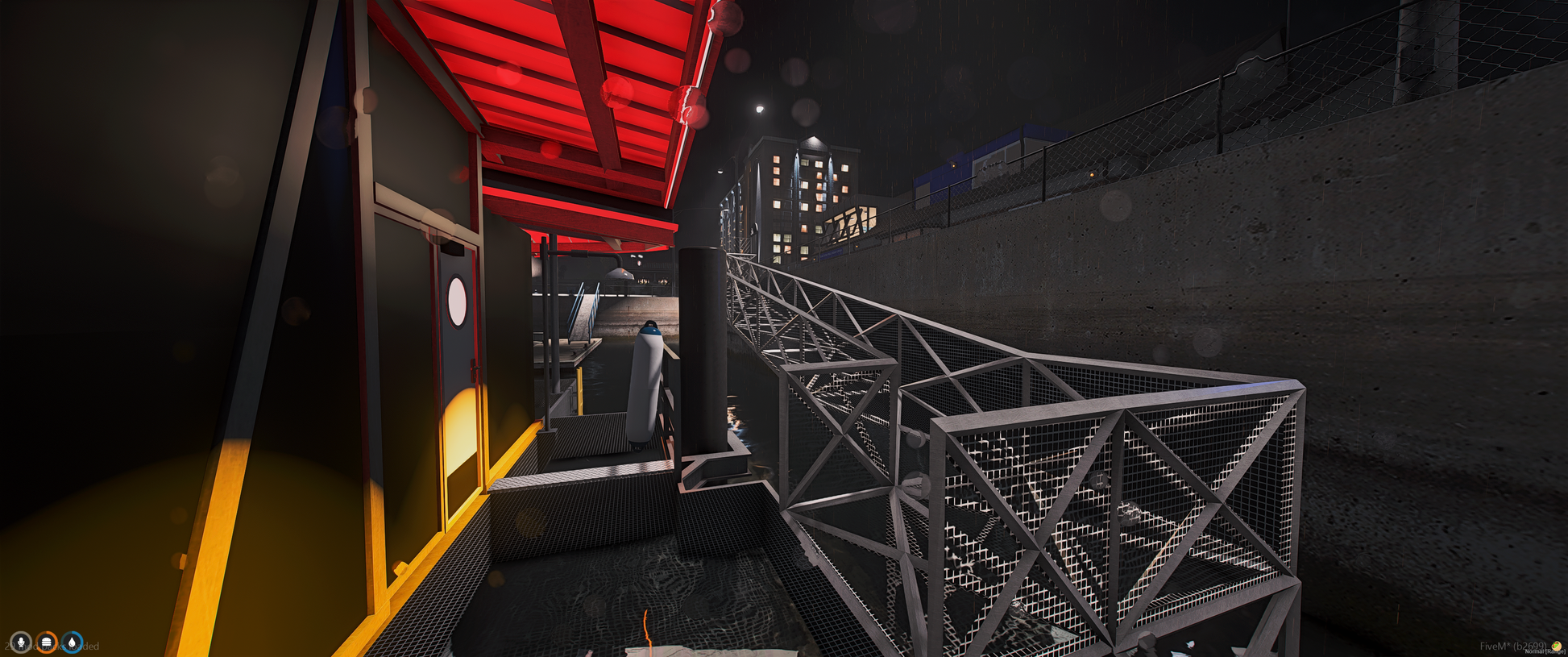
Task: Select the burger hunger status icon
Action: click(x=47, y=642)
